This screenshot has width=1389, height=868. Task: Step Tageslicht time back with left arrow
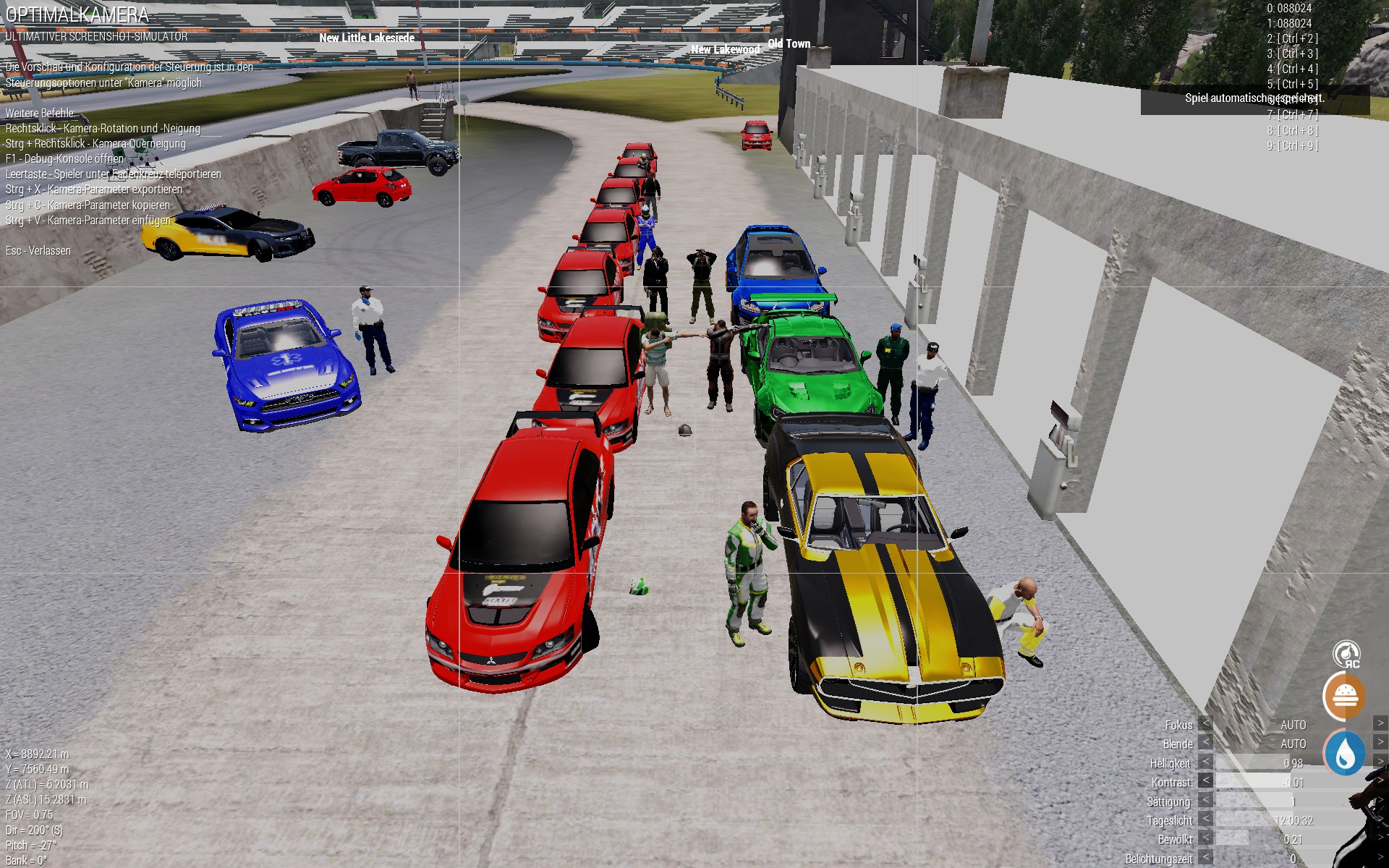tap(1205, 820)
